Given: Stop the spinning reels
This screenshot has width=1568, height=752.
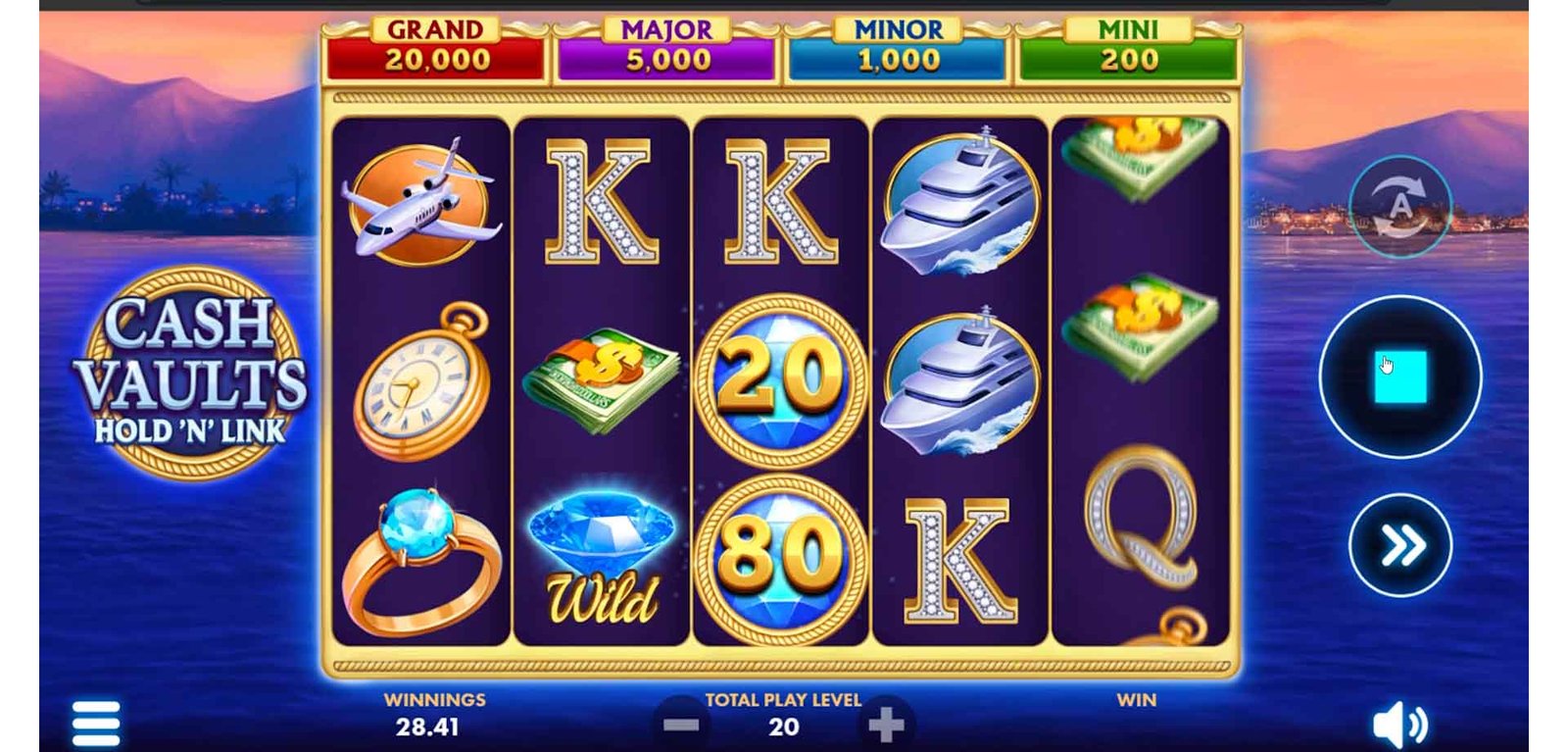Looking at the screenshot, I should 1399,376.
